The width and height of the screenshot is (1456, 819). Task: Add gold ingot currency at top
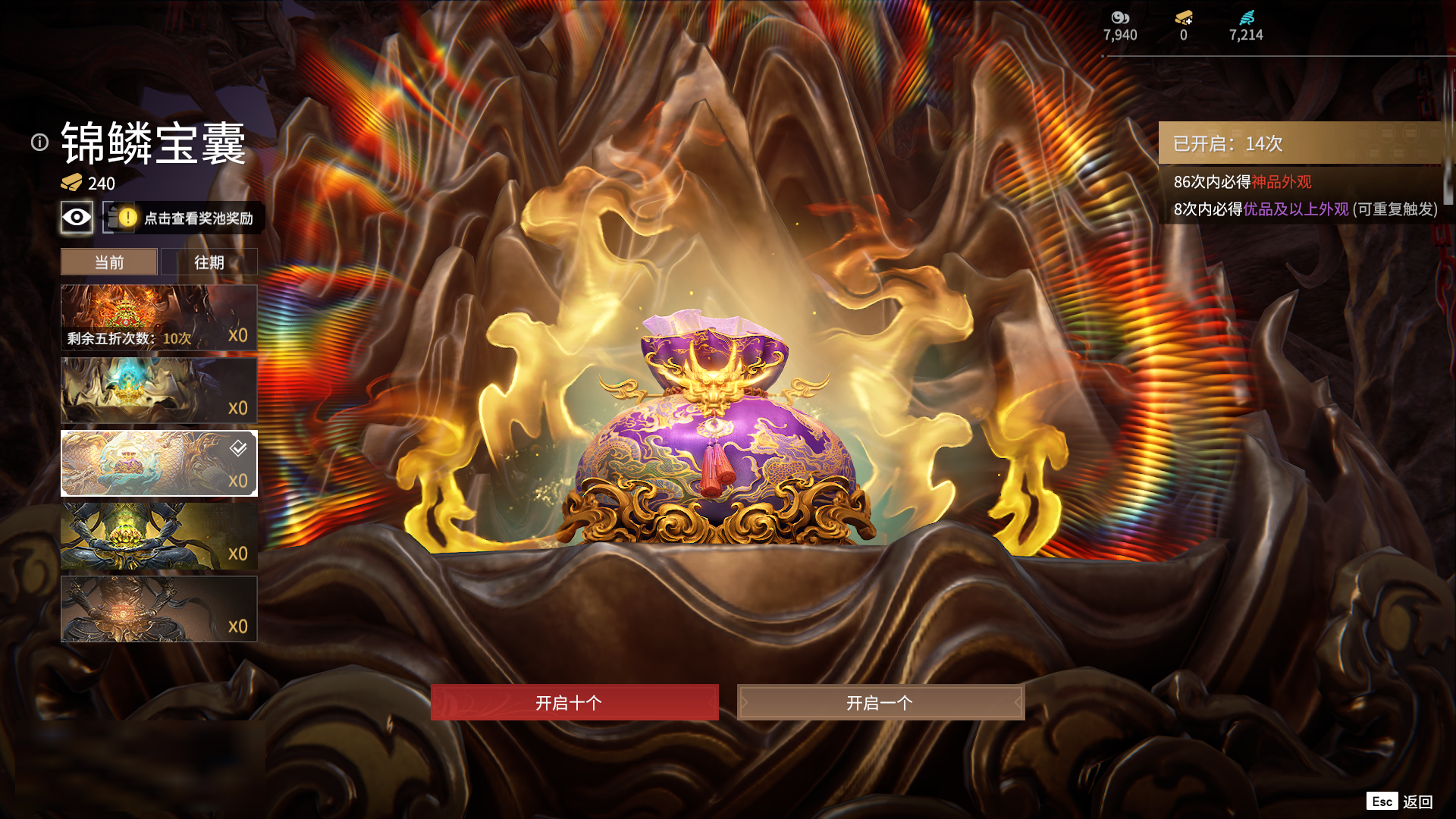point(1184,18)
